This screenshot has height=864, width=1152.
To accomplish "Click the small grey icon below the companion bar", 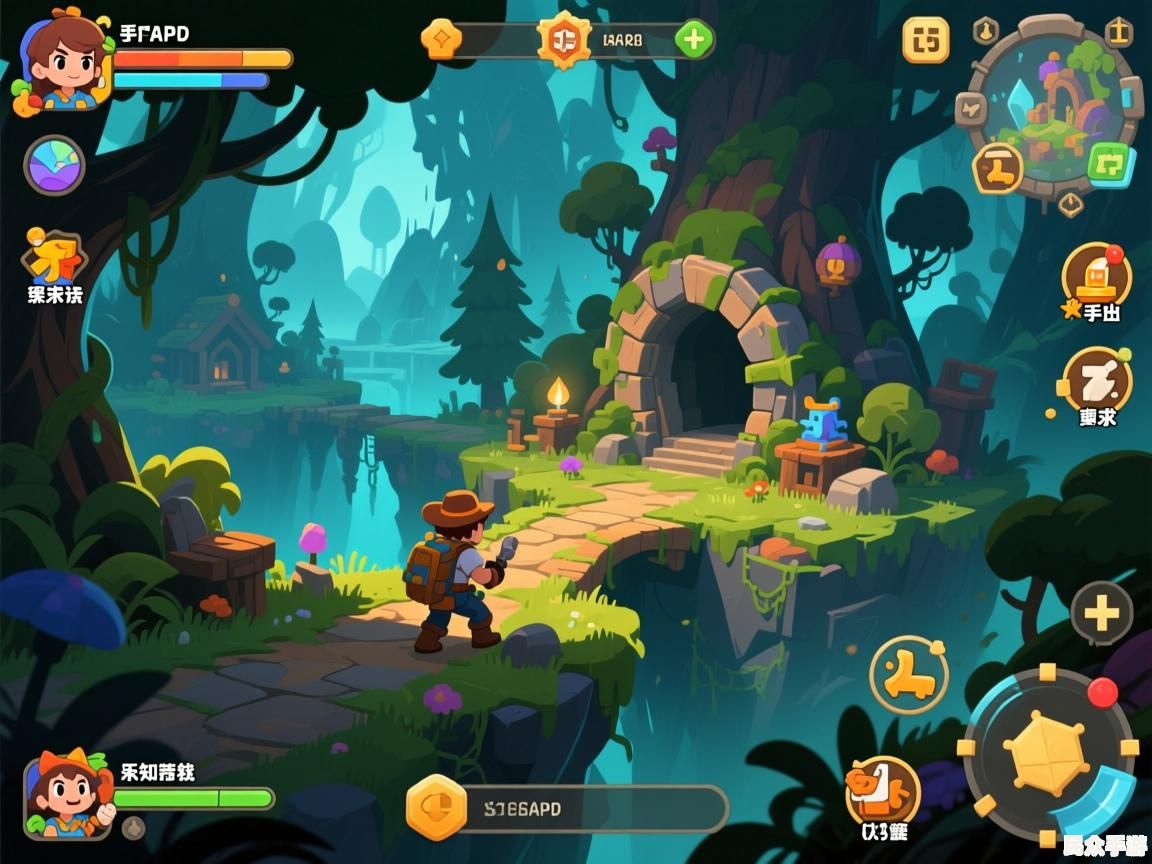I will point(133,828).
